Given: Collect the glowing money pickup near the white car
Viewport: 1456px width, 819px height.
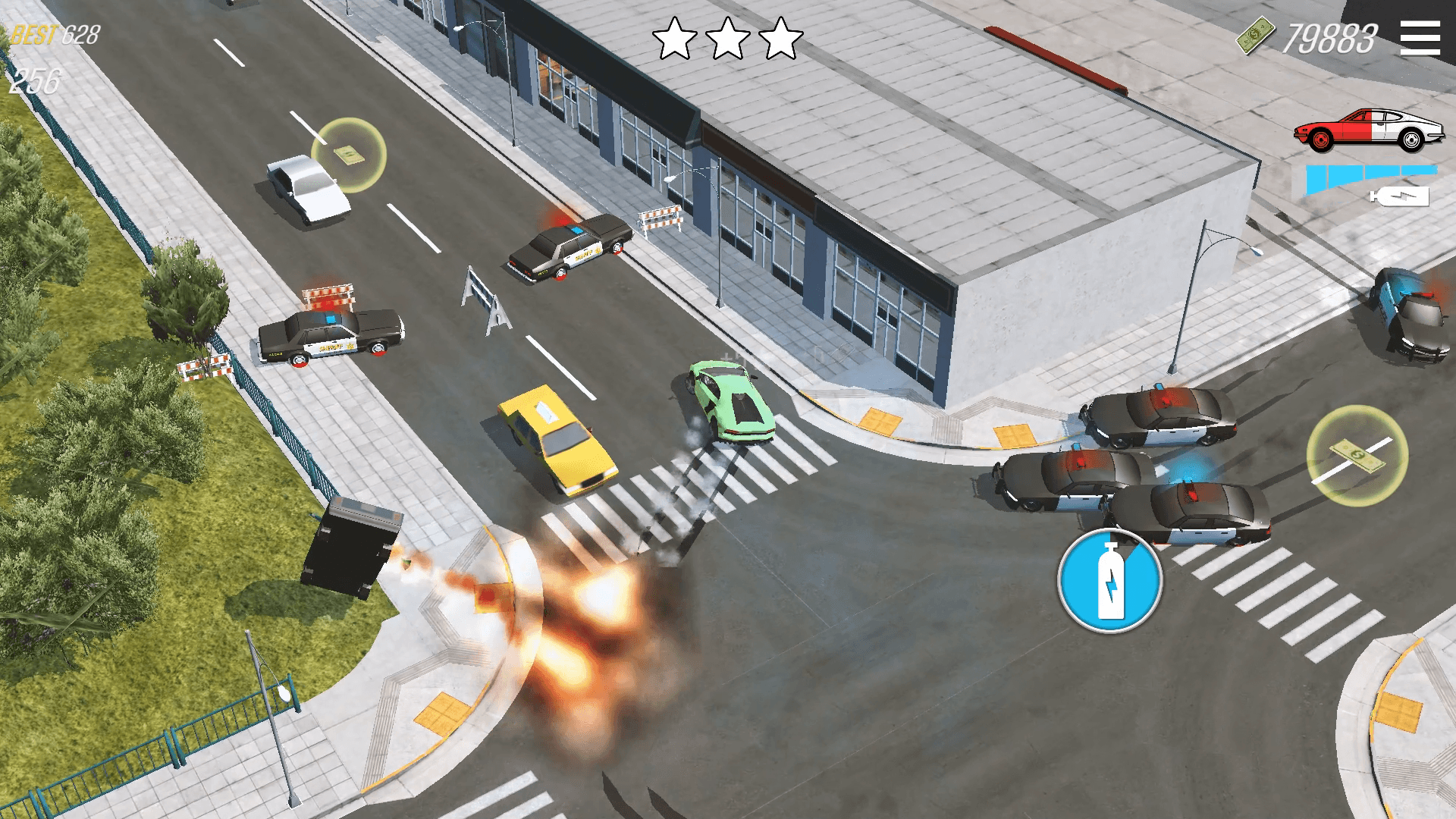Looking at the screenshot, I should [x=350, y=155].
